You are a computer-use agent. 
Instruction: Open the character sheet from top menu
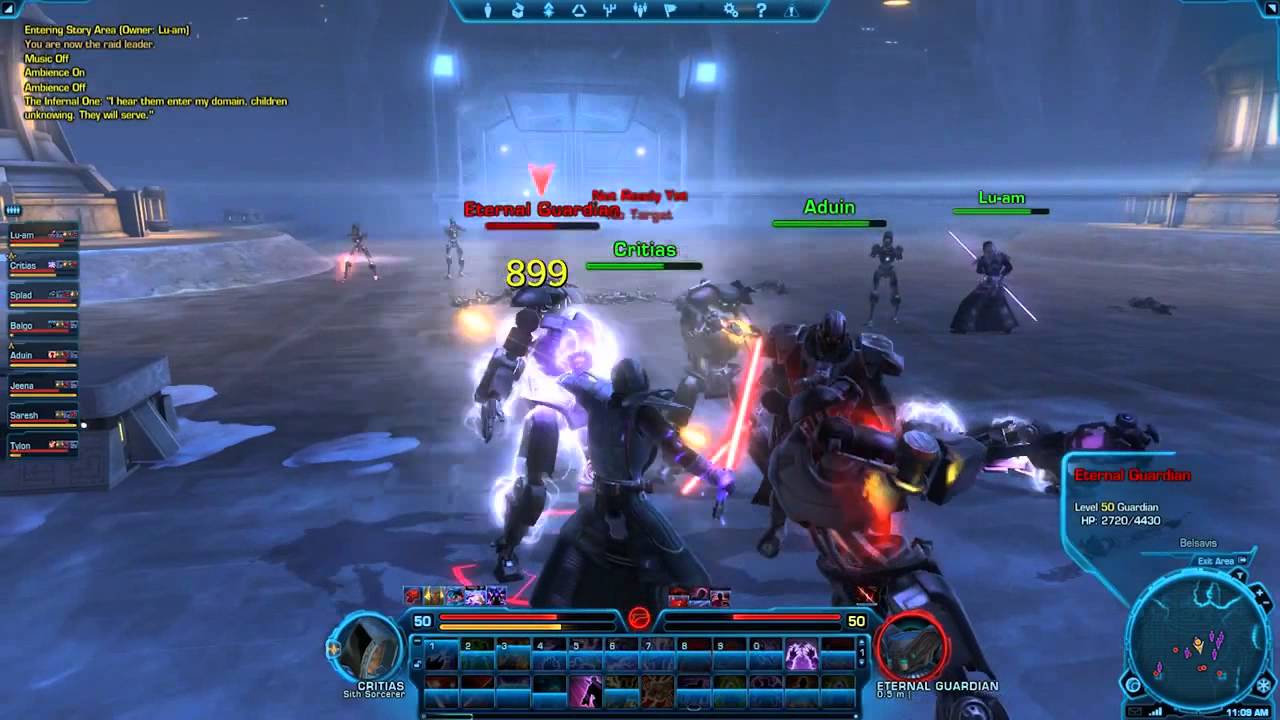[x=488, y=11]
